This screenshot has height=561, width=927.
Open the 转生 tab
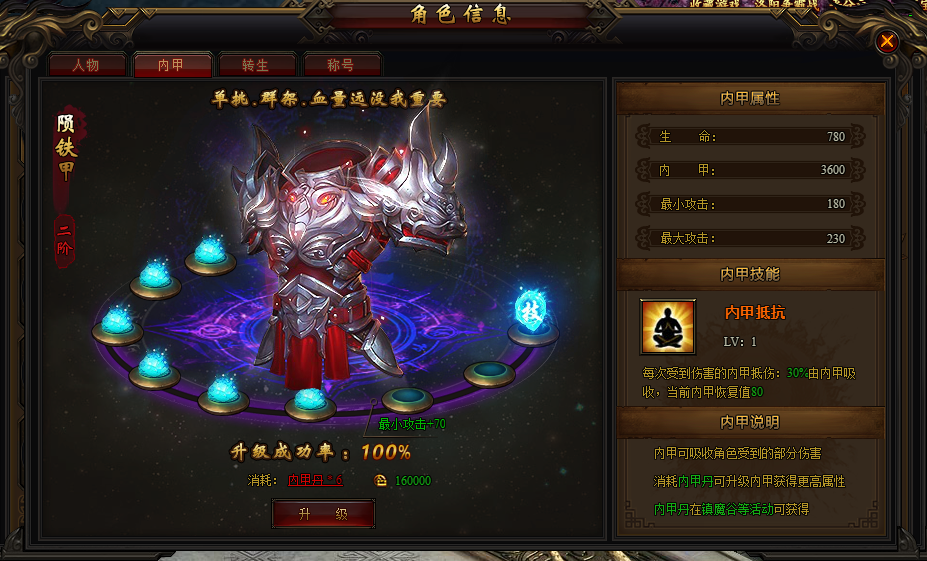(x=257, y=65)
